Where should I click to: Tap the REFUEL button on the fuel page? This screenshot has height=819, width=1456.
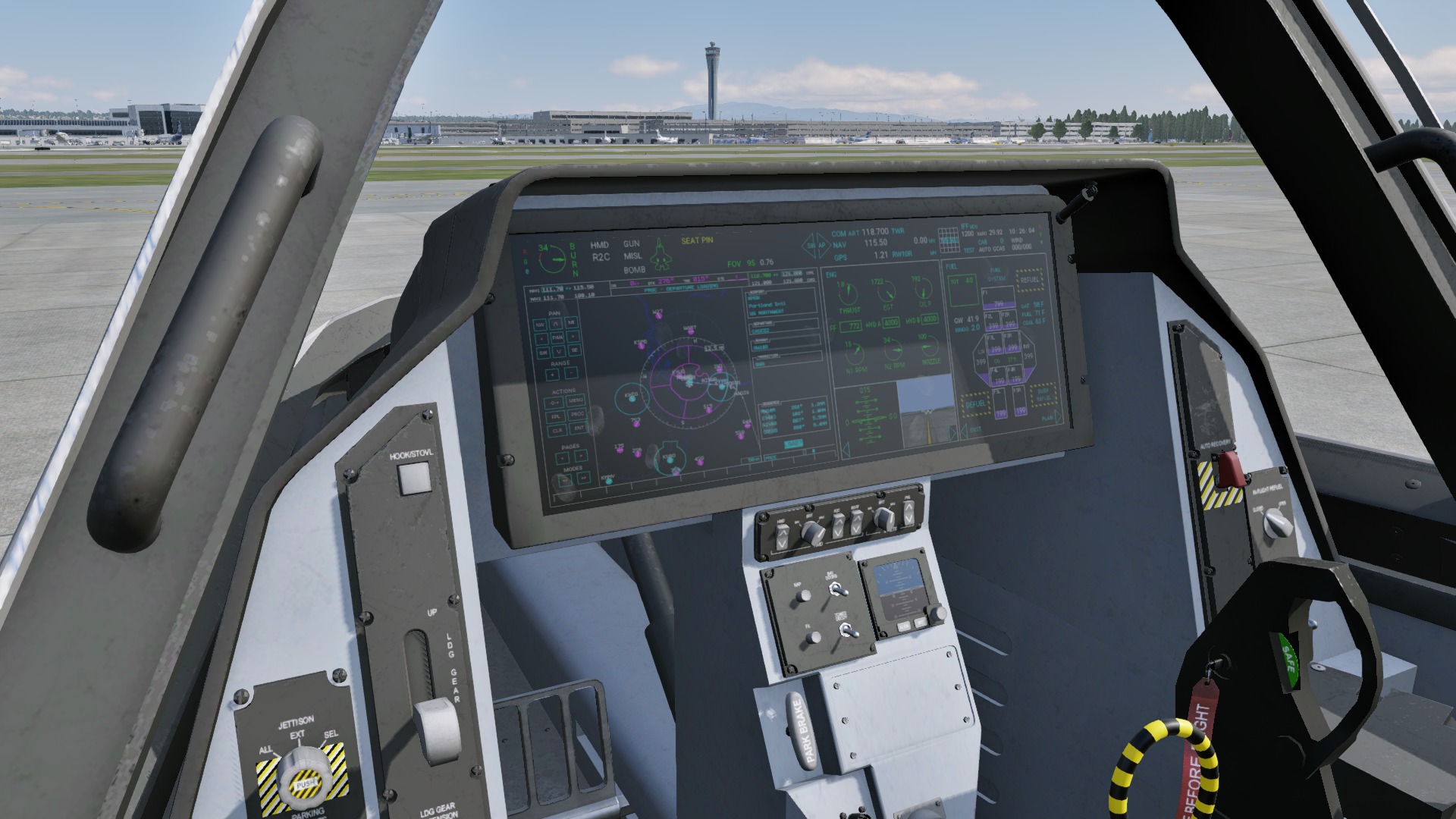(1029, 279)
